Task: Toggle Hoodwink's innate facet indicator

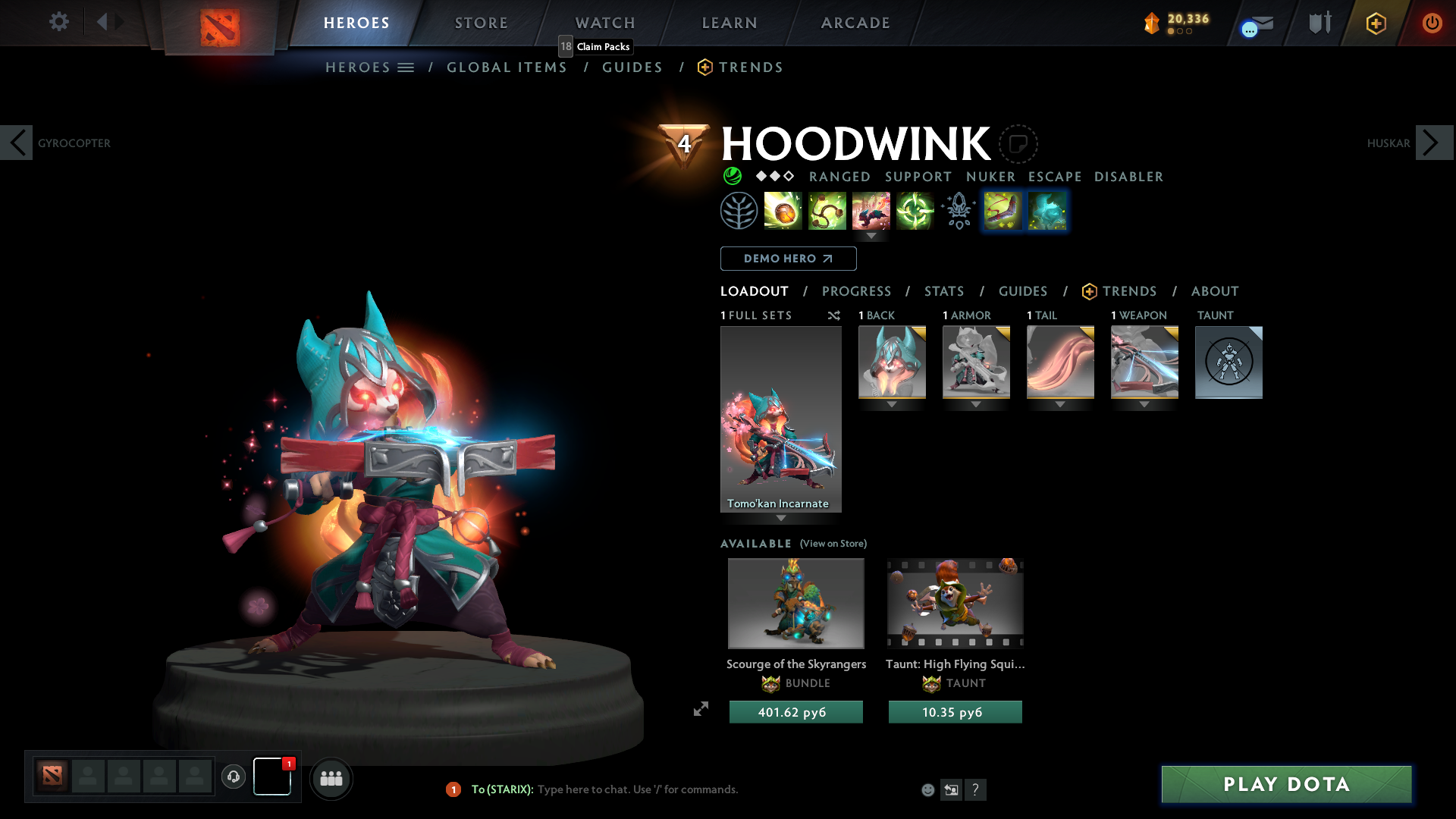Action: pos(732,176)
